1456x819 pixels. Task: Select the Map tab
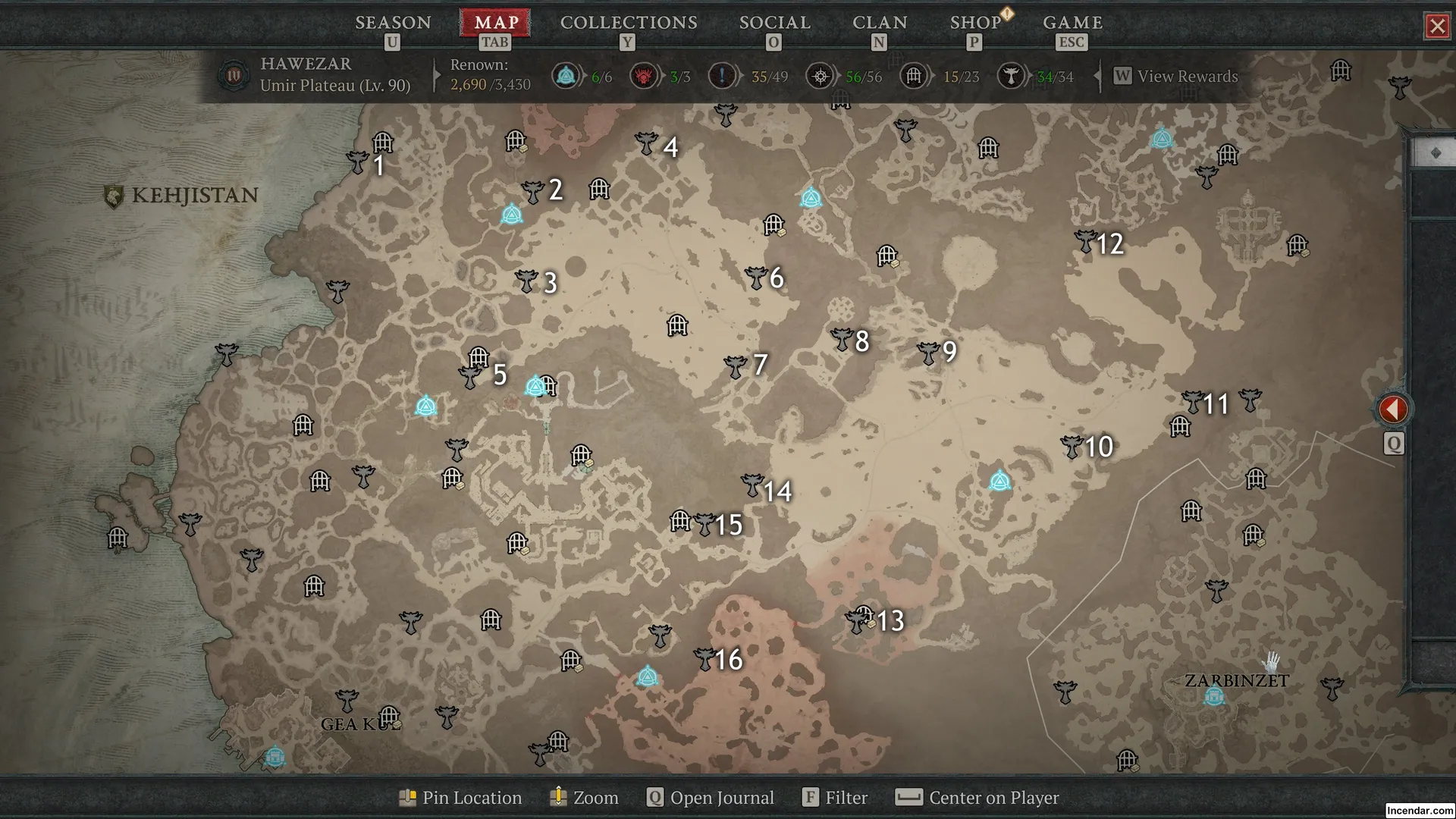(497, 23)
